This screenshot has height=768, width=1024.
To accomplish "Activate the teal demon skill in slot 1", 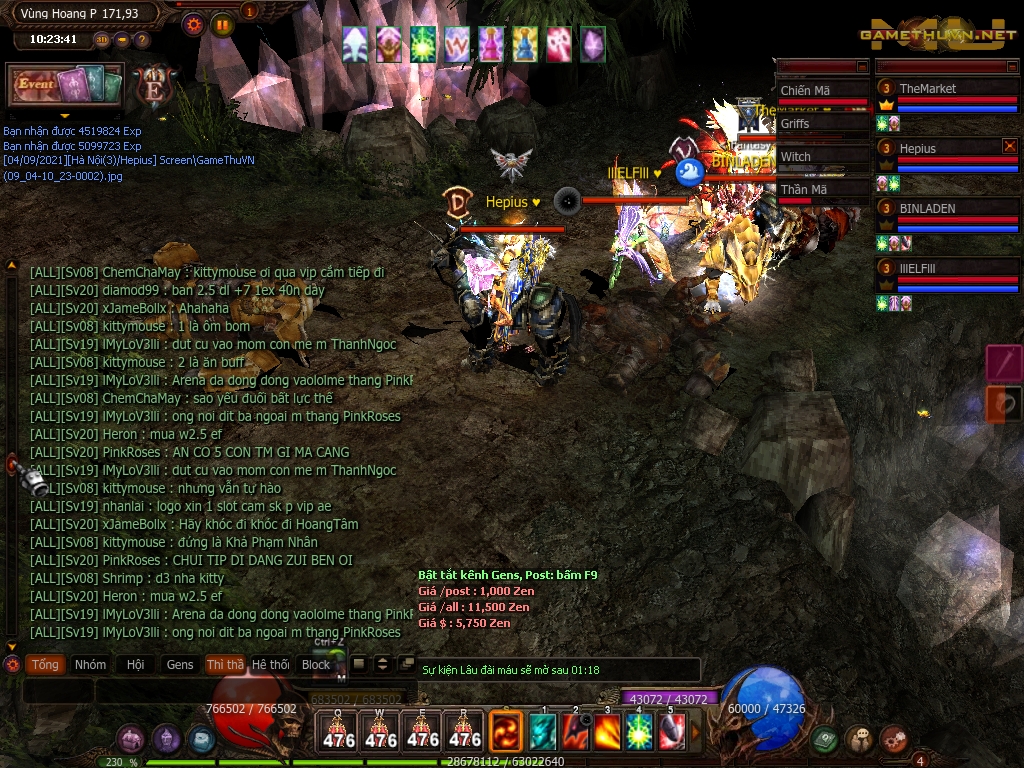I will (543, 733).
